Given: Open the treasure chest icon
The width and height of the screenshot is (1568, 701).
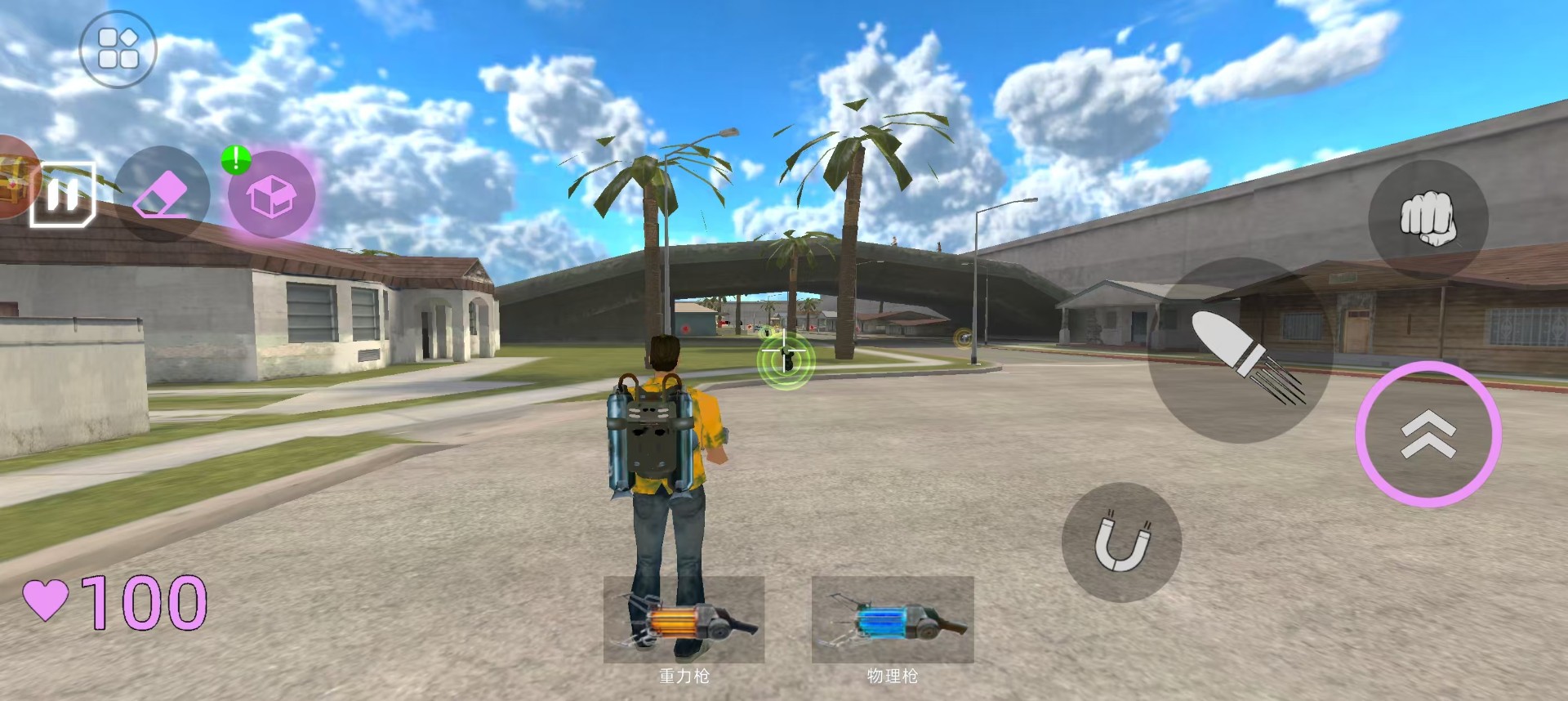Looking at the screenshot, I should pos(14,177).
